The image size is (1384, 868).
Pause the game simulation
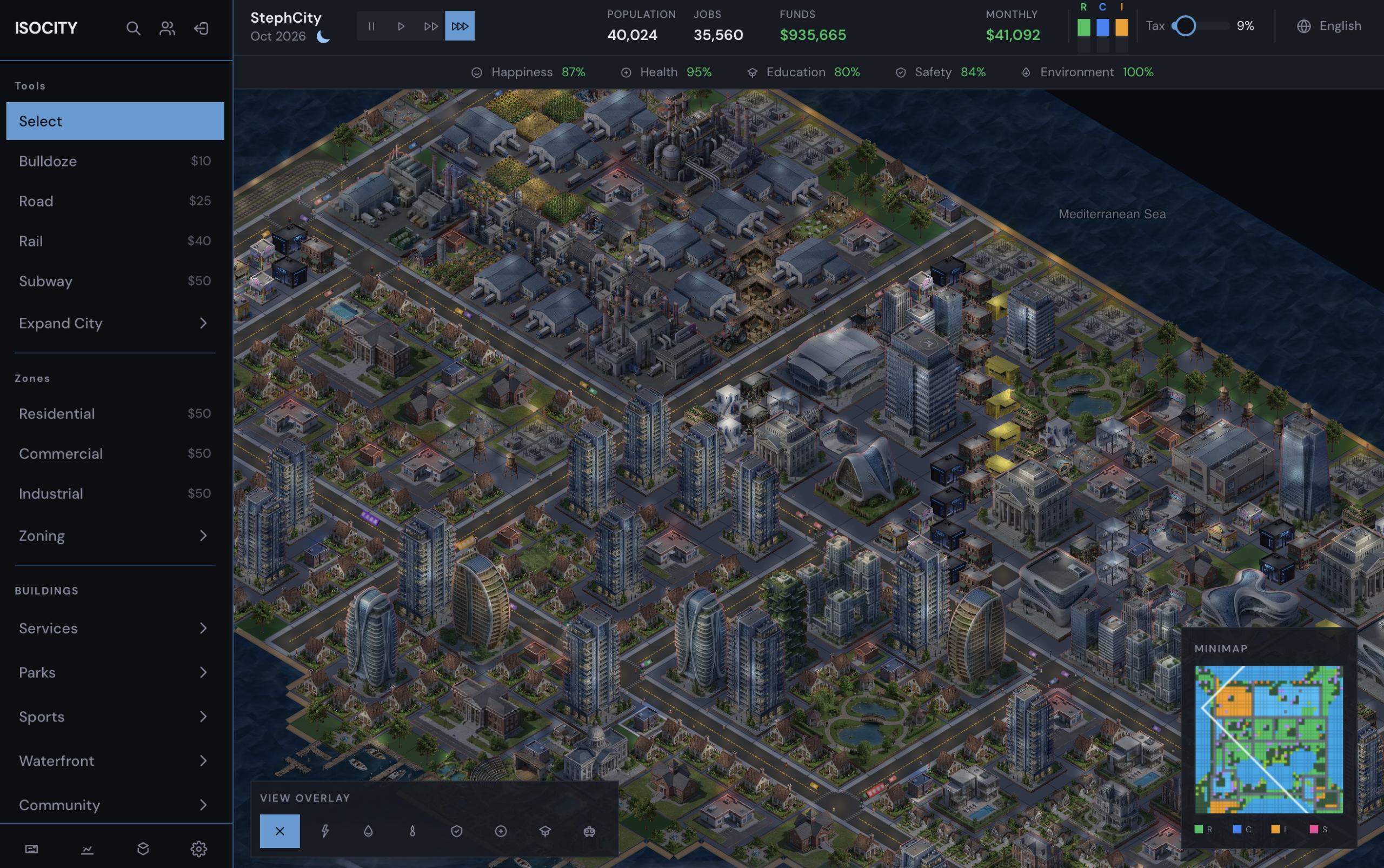(371, 25)
